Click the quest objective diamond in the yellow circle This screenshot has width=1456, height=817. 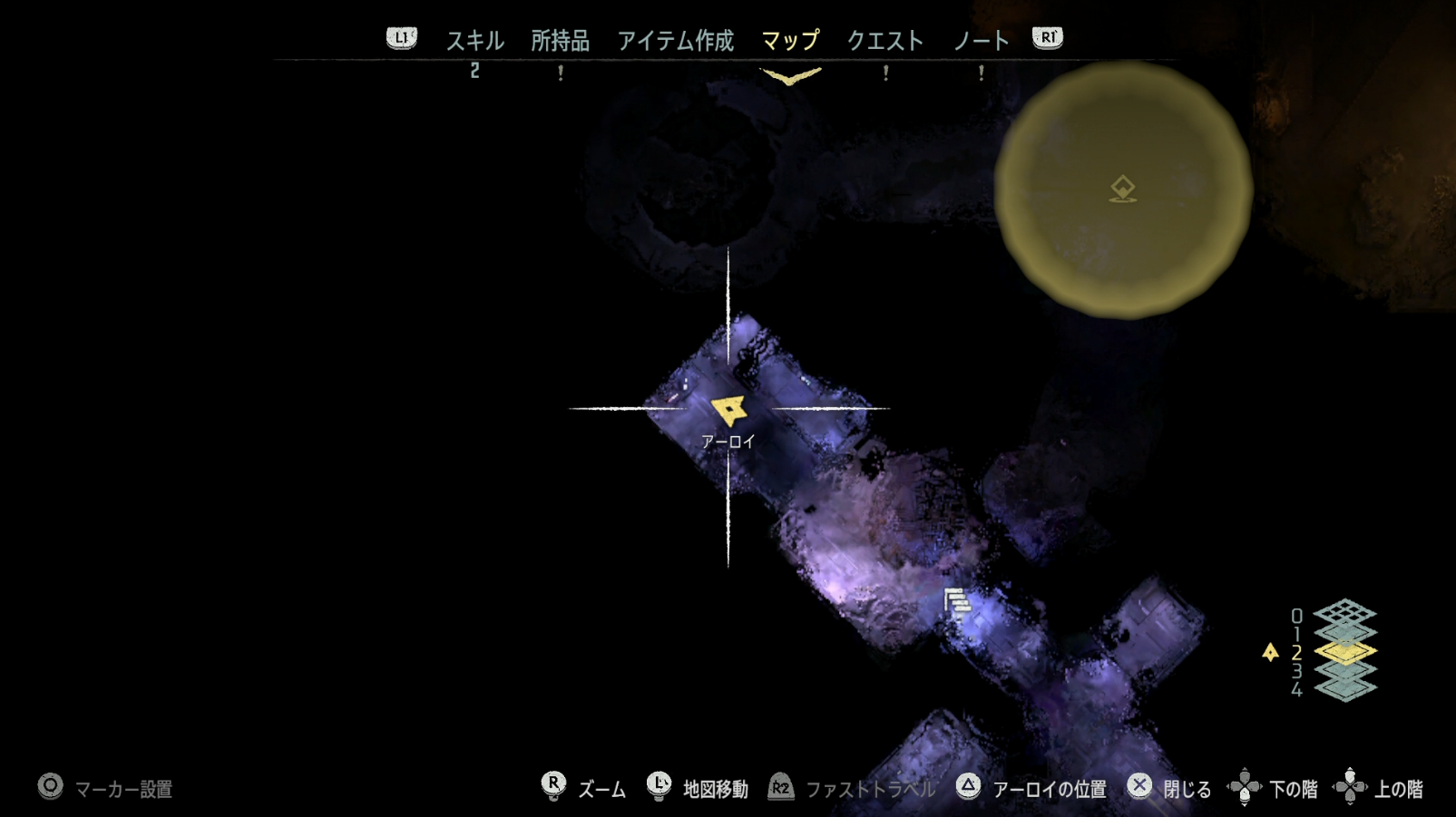click(x=1122, y=189)
